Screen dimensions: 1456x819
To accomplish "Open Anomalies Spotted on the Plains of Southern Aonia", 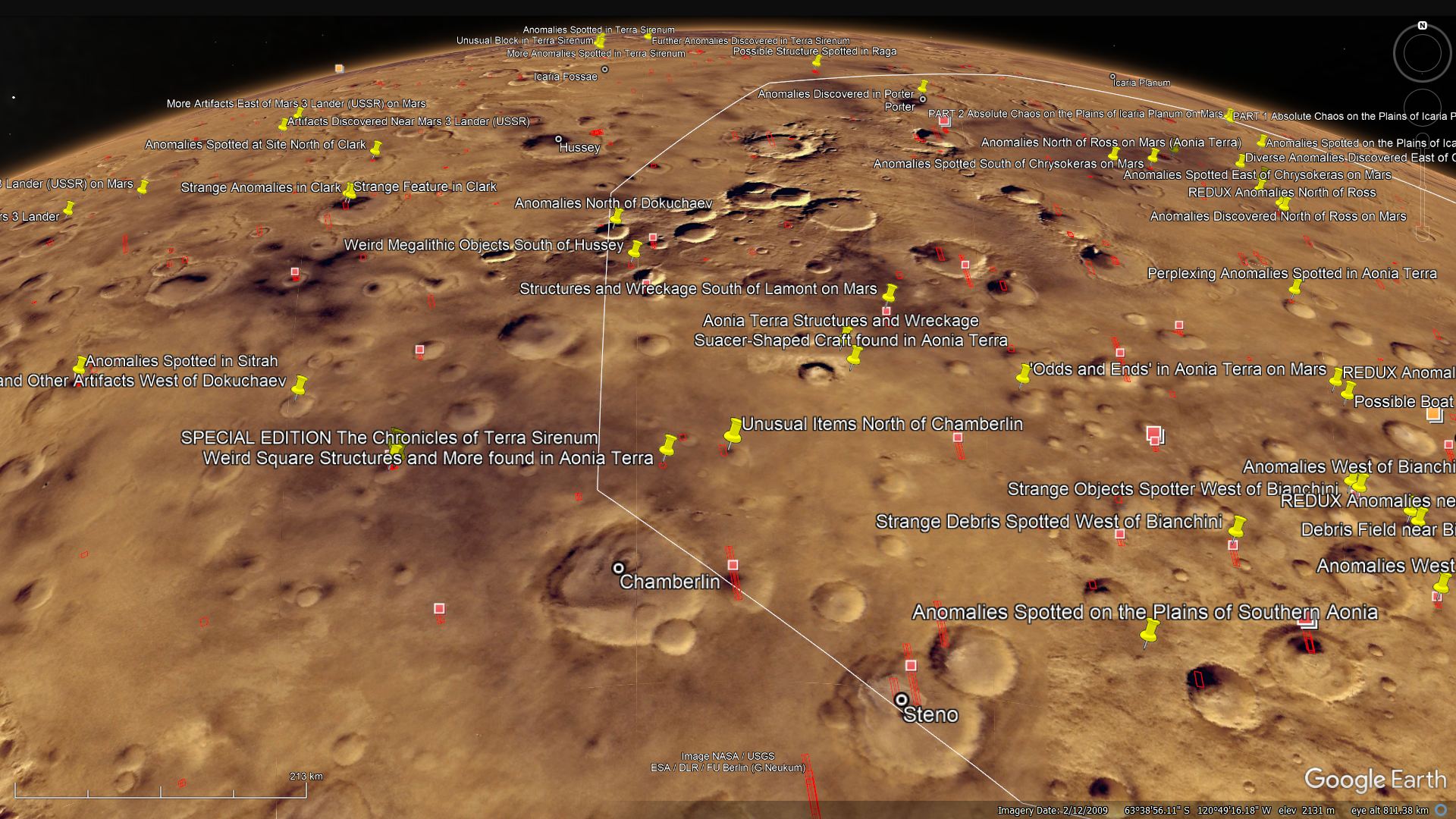I will pos(1149,632).
